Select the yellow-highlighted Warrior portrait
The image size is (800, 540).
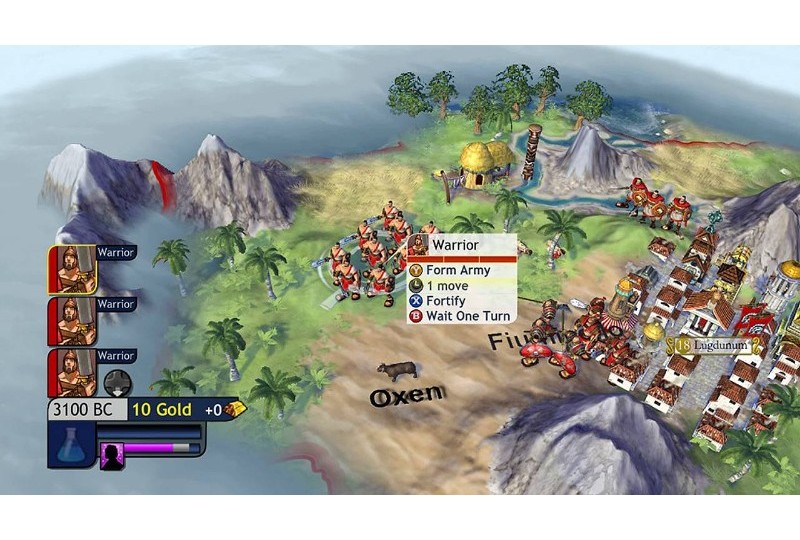pyautogui.click(x=72, y=269)
